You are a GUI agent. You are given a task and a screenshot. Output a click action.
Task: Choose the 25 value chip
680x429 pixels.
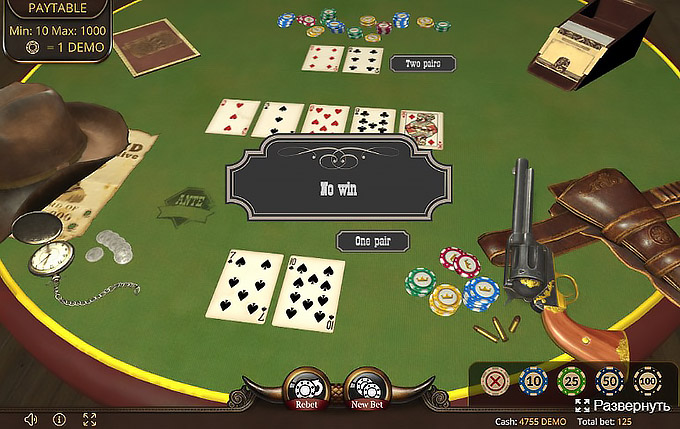pos(571,381)
